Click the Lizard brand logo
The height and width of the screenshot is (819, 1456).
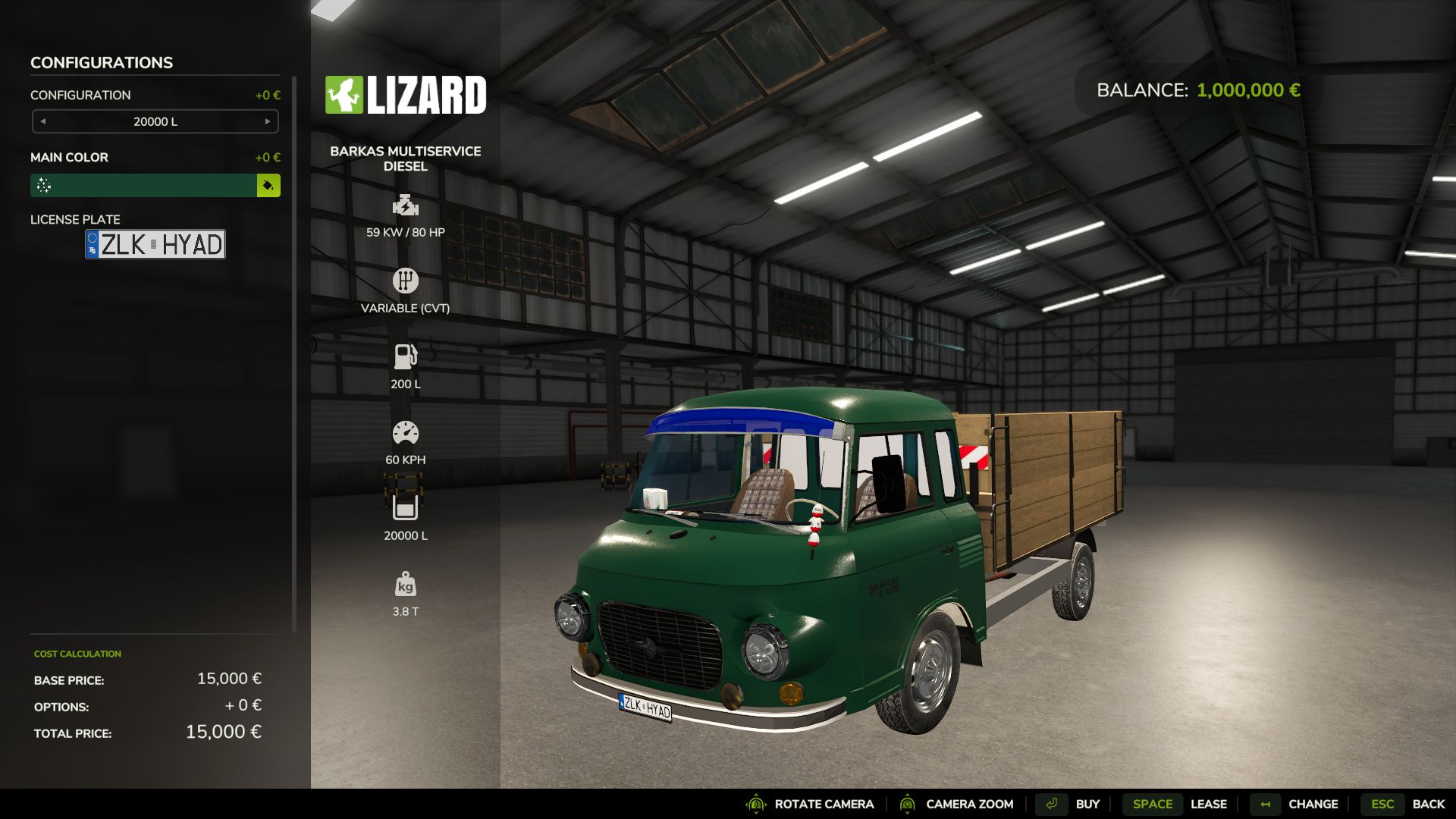coord(407,95)
